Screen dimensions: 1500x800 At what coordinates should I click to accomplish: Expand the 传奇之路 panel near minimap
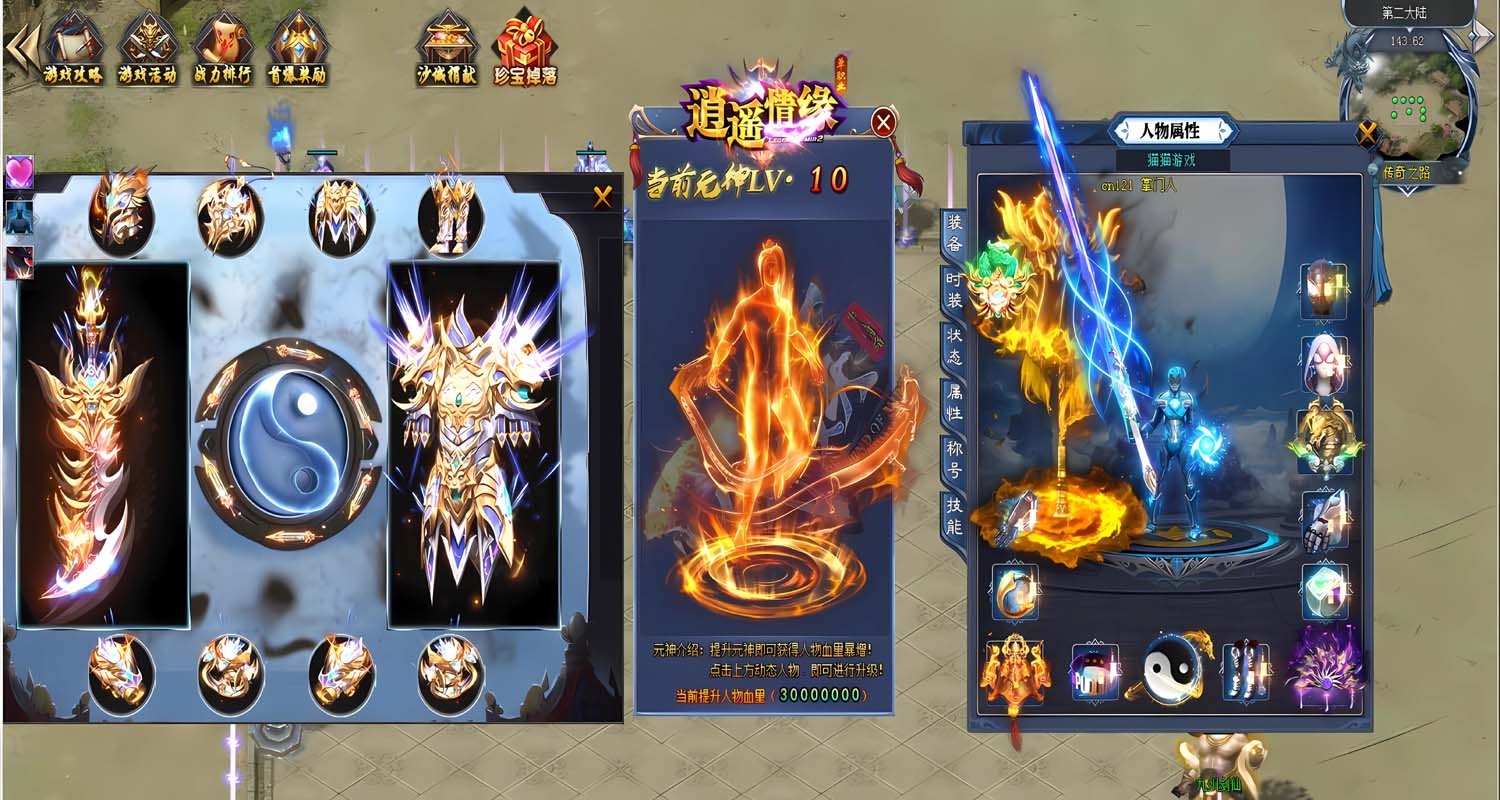[x=1407, y=172]
